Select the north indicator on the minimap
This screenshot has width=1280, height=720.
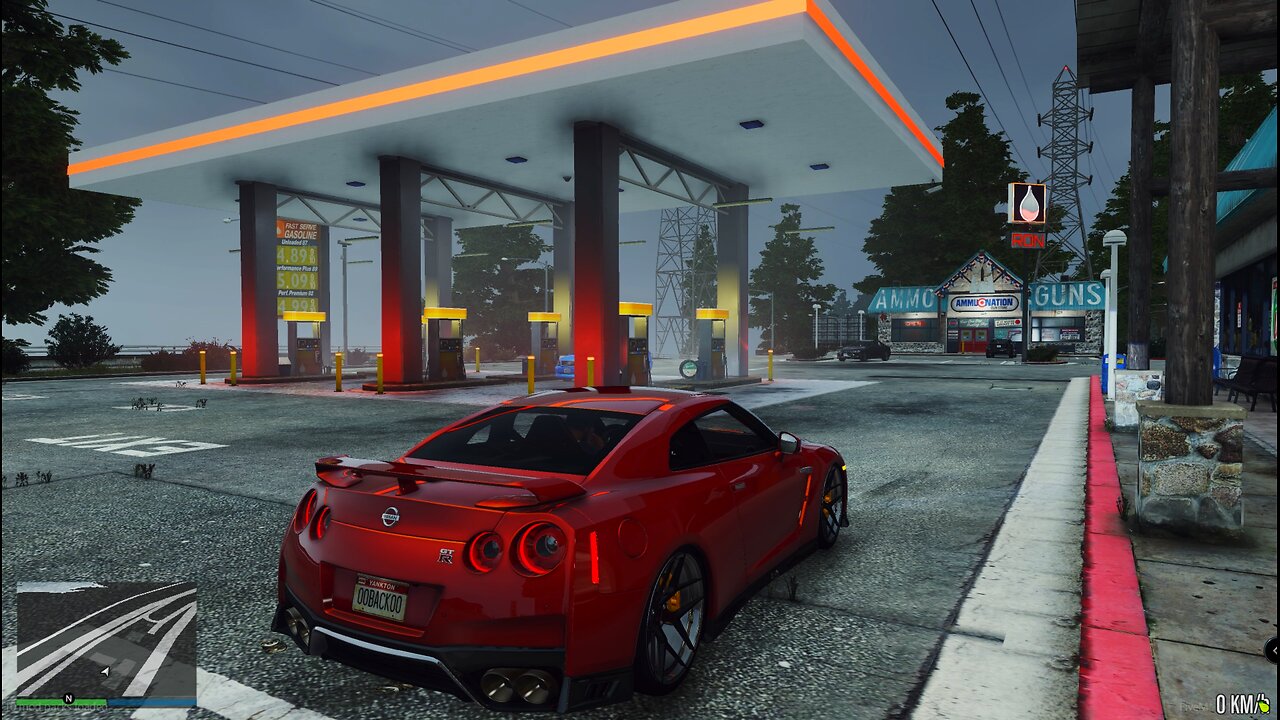68,698
